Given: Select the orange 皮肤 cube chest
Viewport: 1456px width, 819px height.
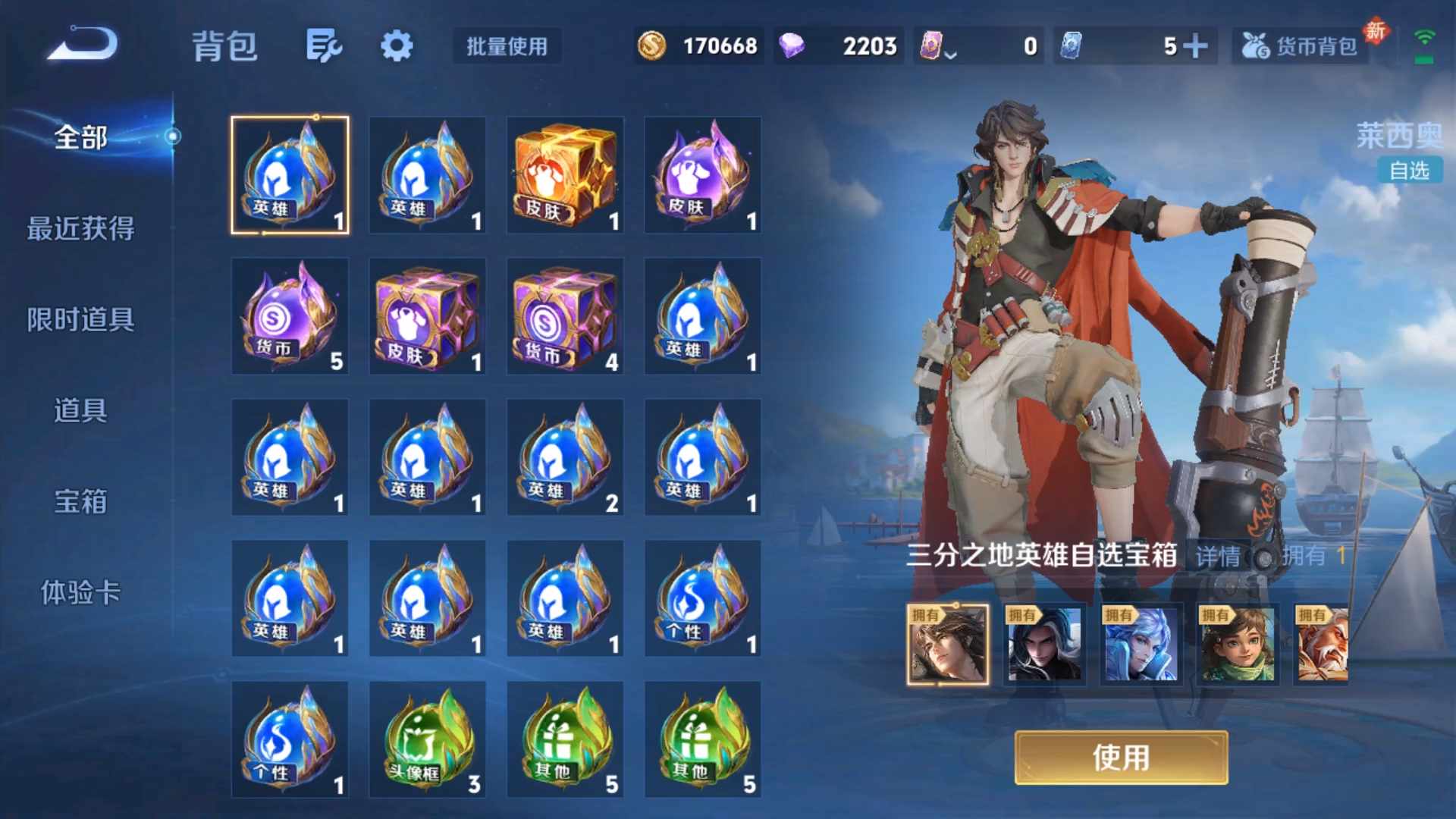Looking at the screenshot, I should click(x=565, y=175).
